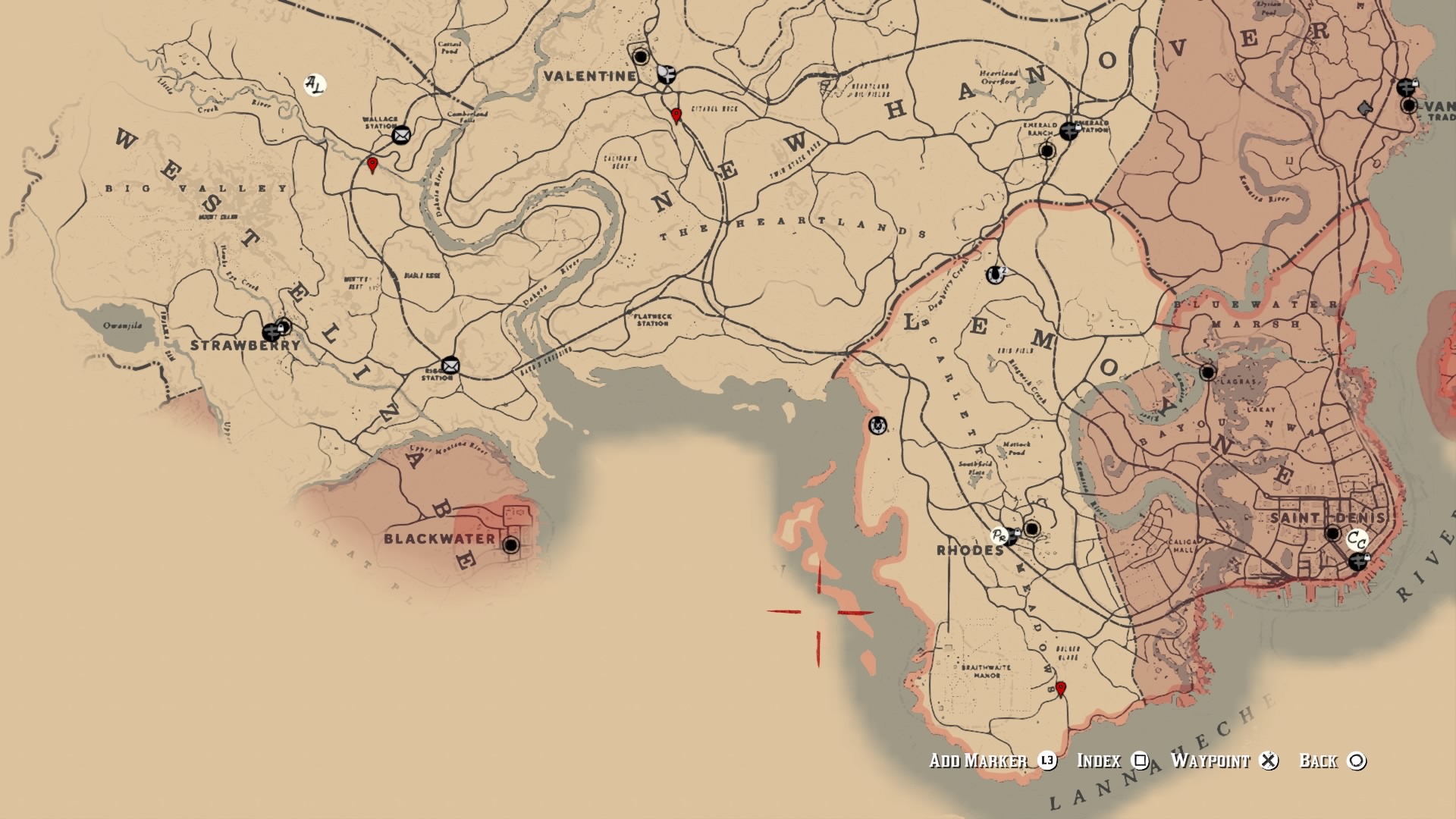Click the red waypoint pin below Citadel Rock
This screenshot has height=819, width=1456.
[x=675, y=115]
